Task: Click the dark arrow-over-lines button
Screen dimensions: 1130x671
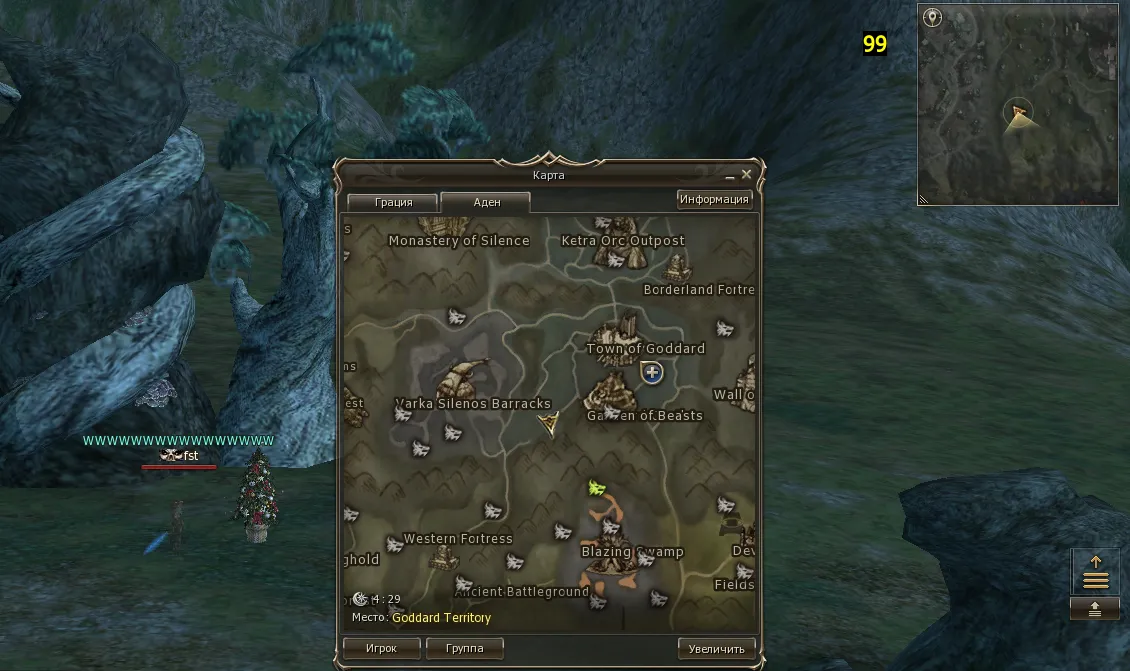Action: (x=1095, y=609)
